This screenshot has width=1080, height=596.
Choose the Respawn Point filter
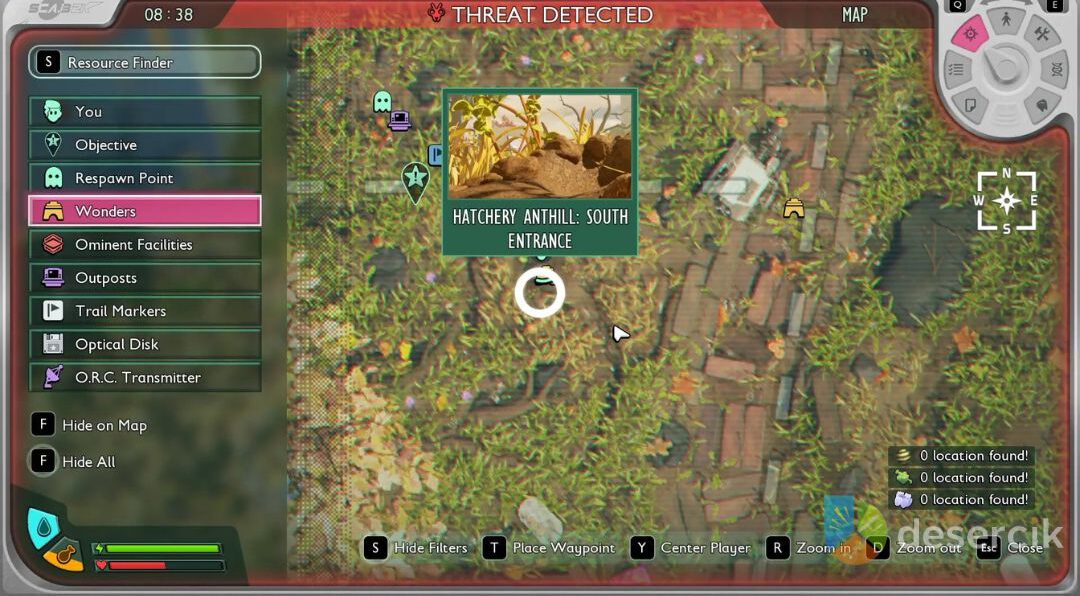click(x=144, y=178)
